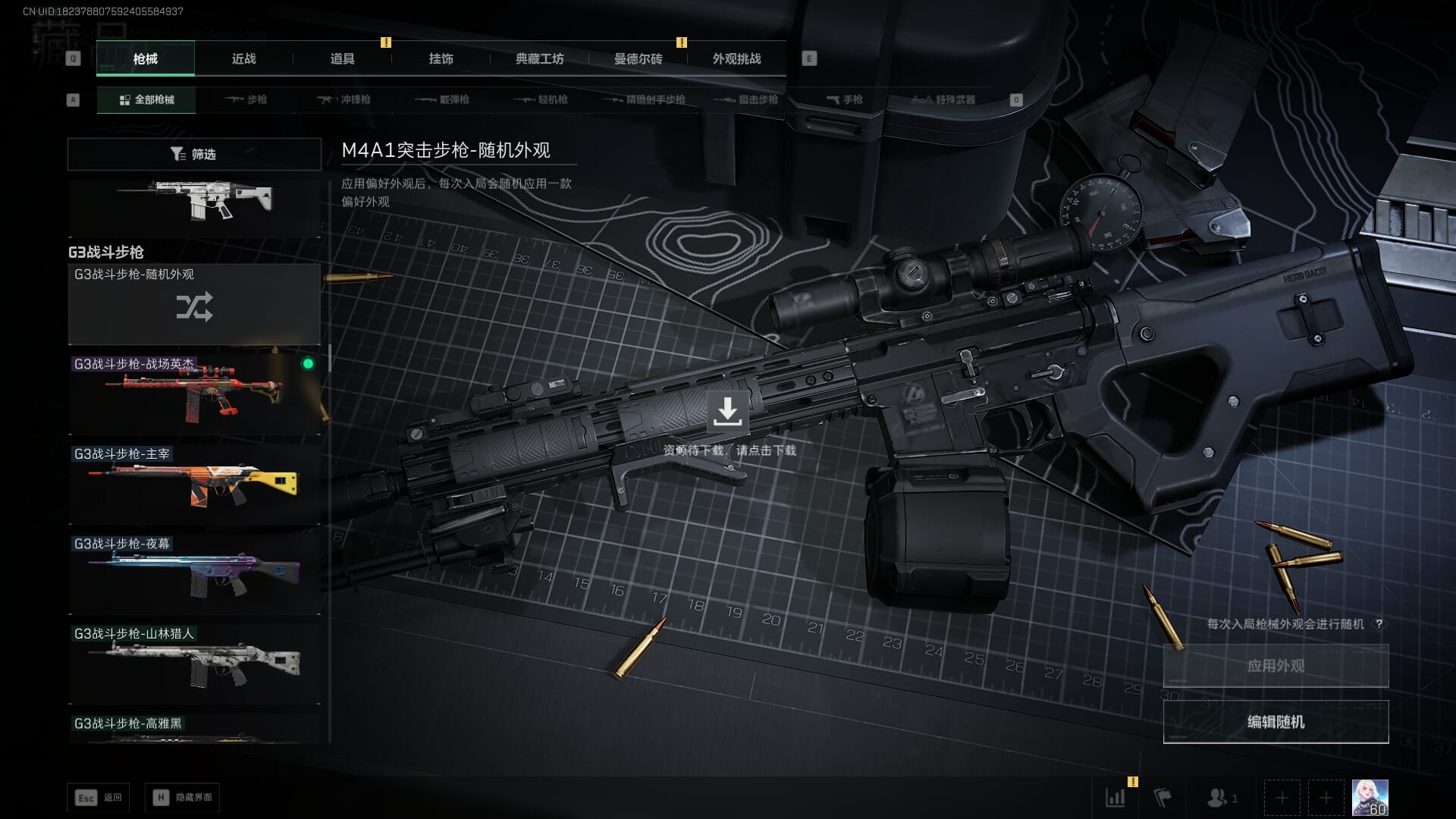Filter list to 手枪 pistols
This screenshot has height=819, width=1456.
click(x=845, y=99)
